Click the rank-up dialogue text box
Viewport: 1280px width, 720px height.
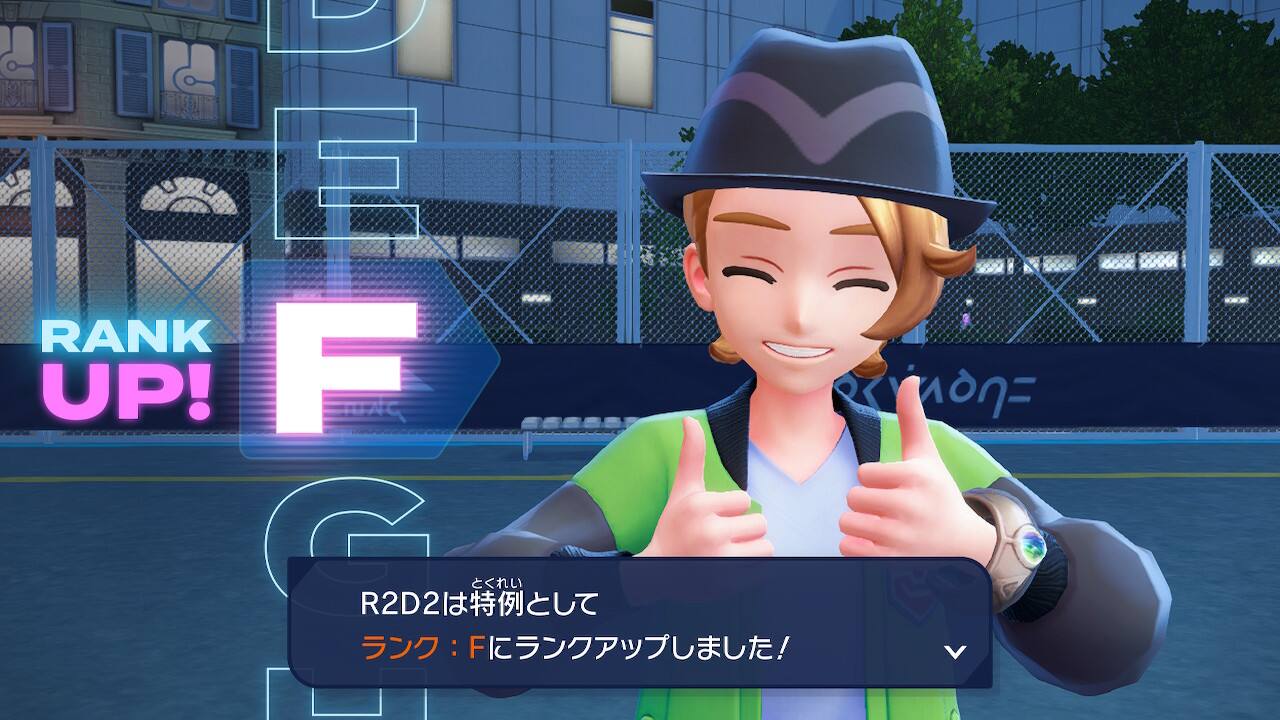[639, 623]
